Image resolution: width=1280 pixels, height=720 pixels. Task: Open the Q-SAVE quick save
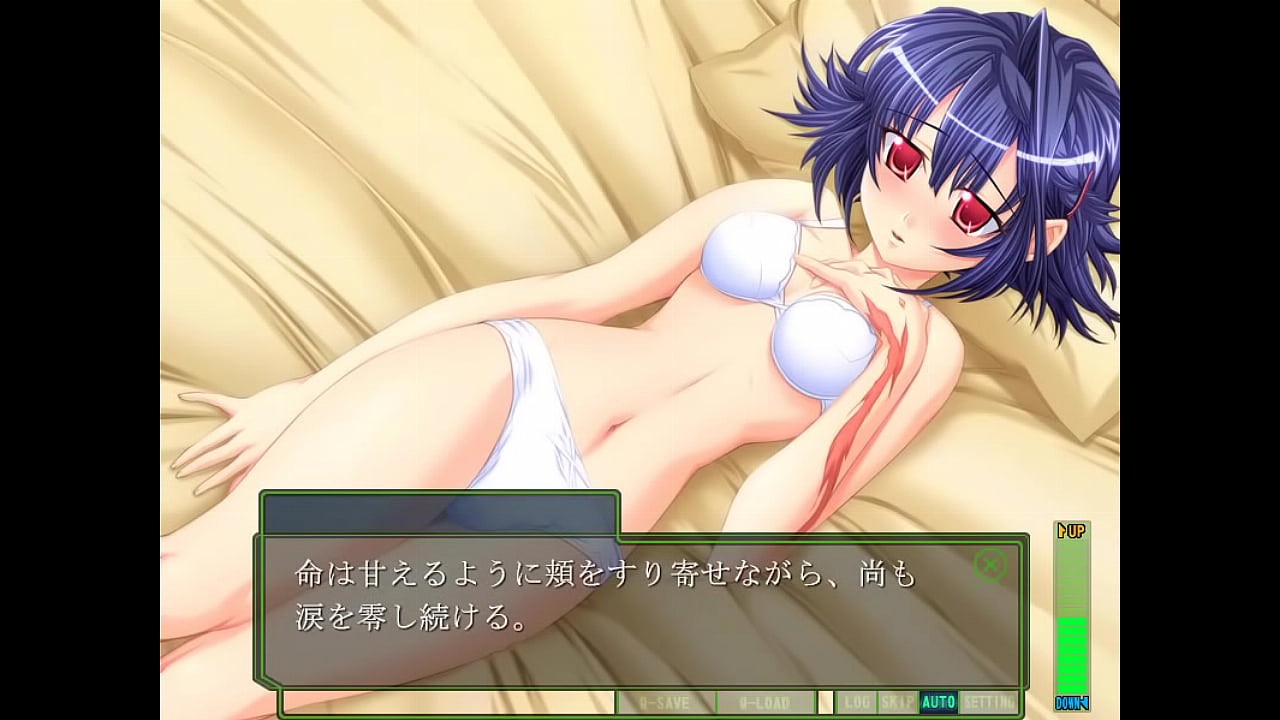coord(665,702)
